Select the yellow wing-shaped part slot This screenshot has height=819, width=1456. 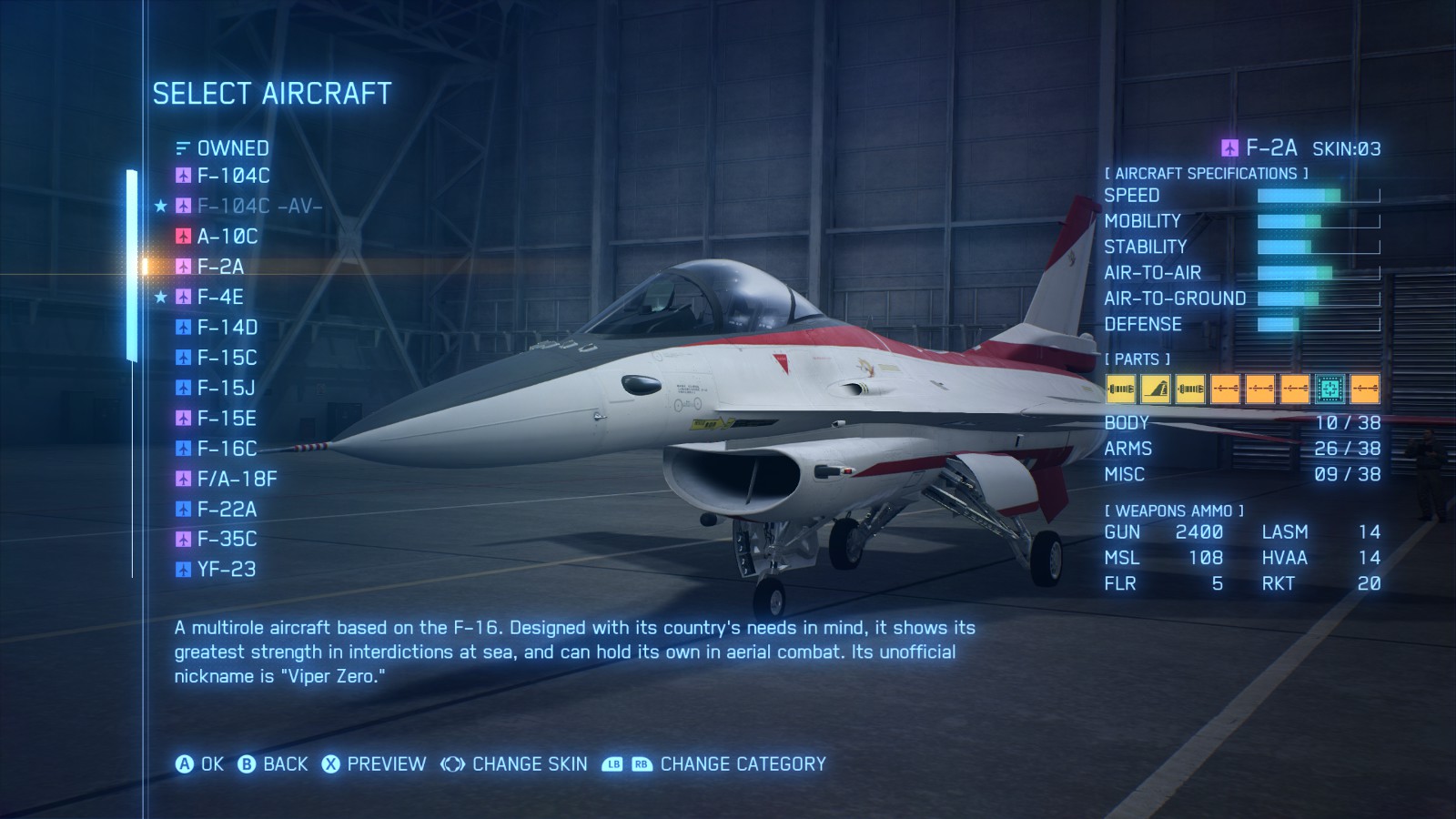click(x=1156, y=389)
